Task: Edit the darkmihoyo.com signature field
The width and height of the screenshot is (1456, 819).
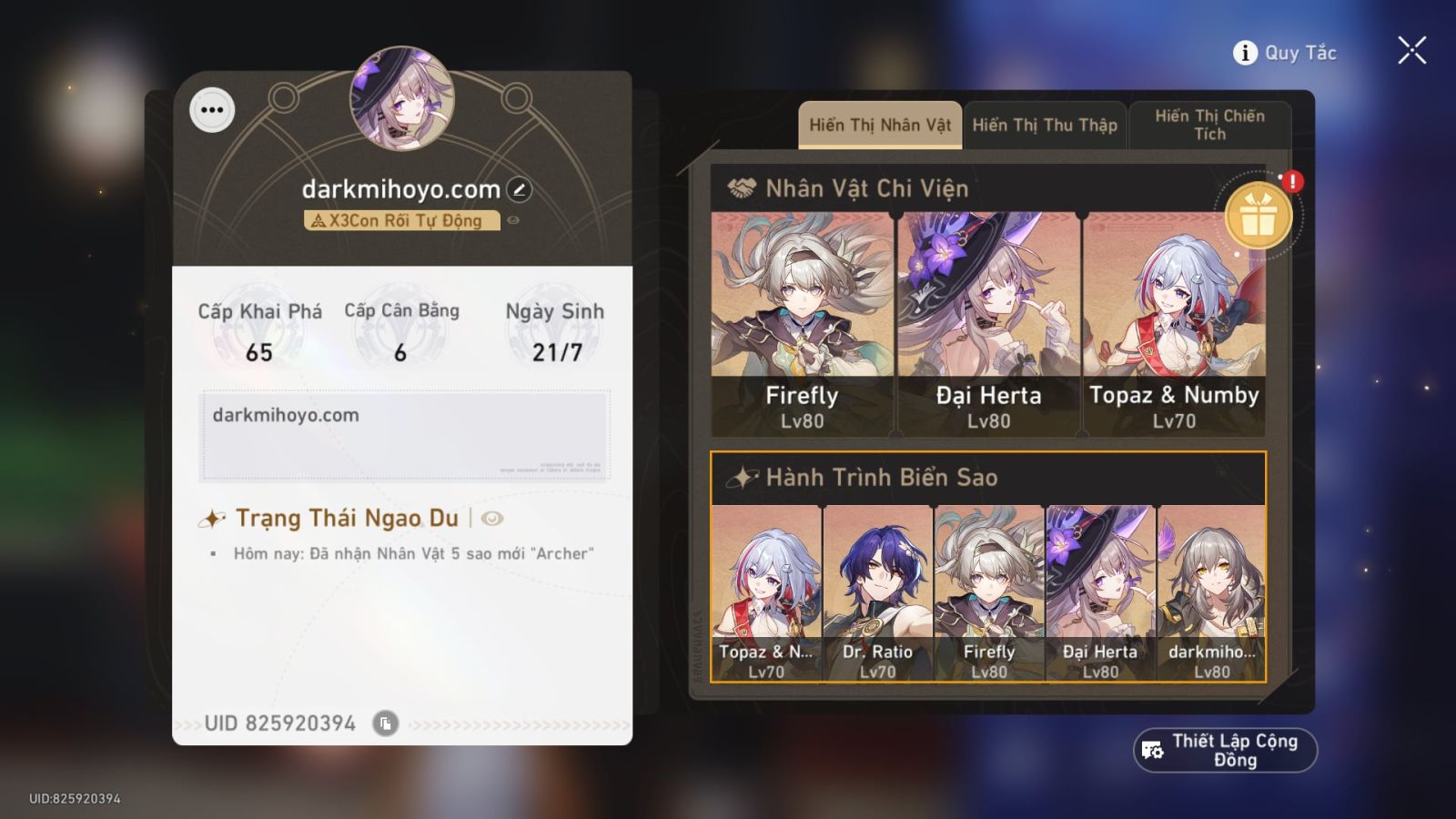Action: click(x=409, y=433)
